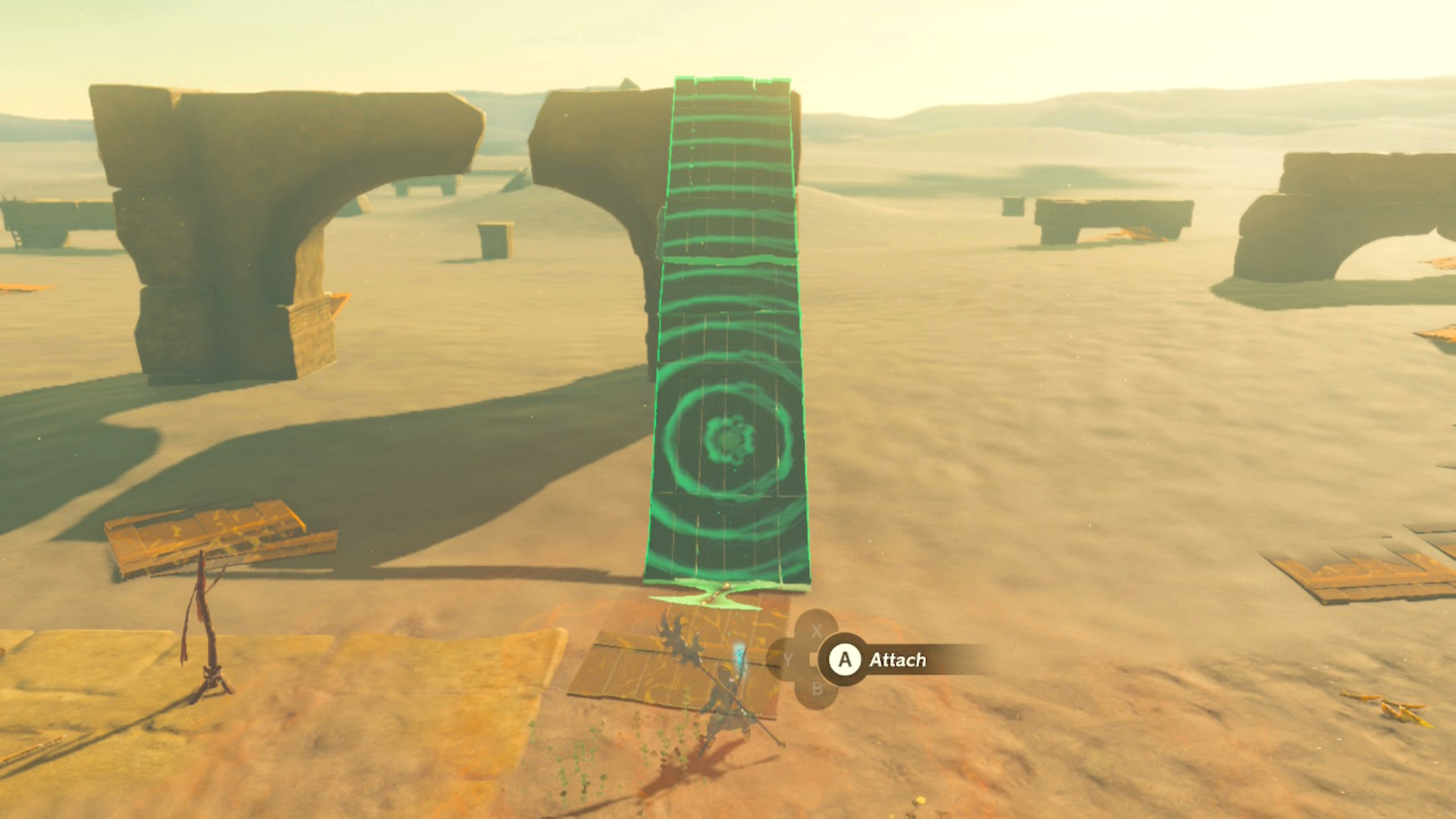Click the white A button circle icon
Viewport: 1456px width, 819px height.
(x=844, y=659)
